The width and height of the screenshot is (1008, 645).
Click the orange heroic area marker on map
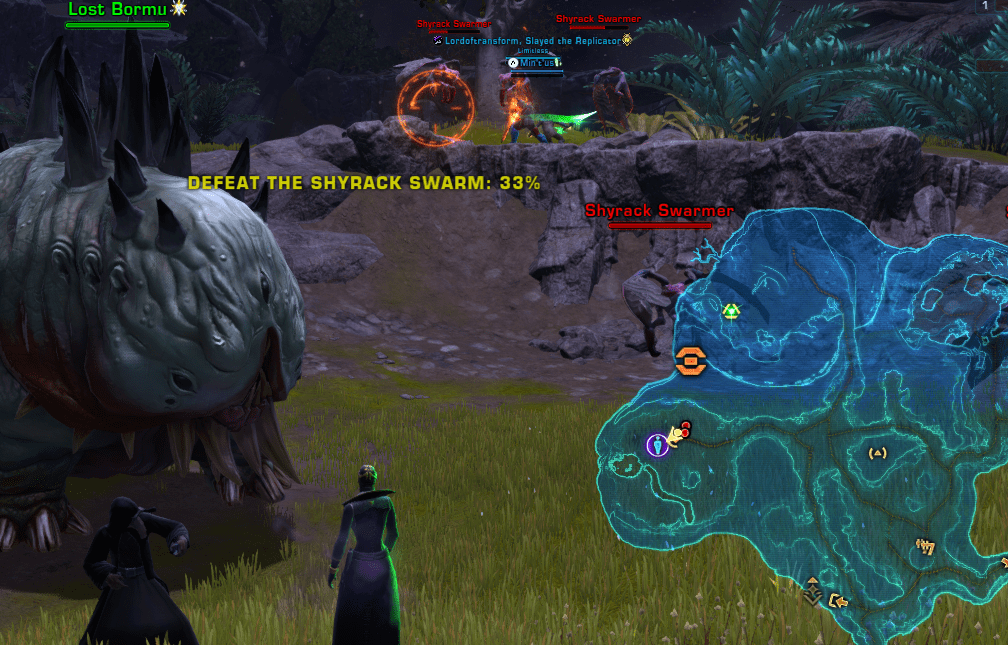pyautogui.click(x=691, y=361)
